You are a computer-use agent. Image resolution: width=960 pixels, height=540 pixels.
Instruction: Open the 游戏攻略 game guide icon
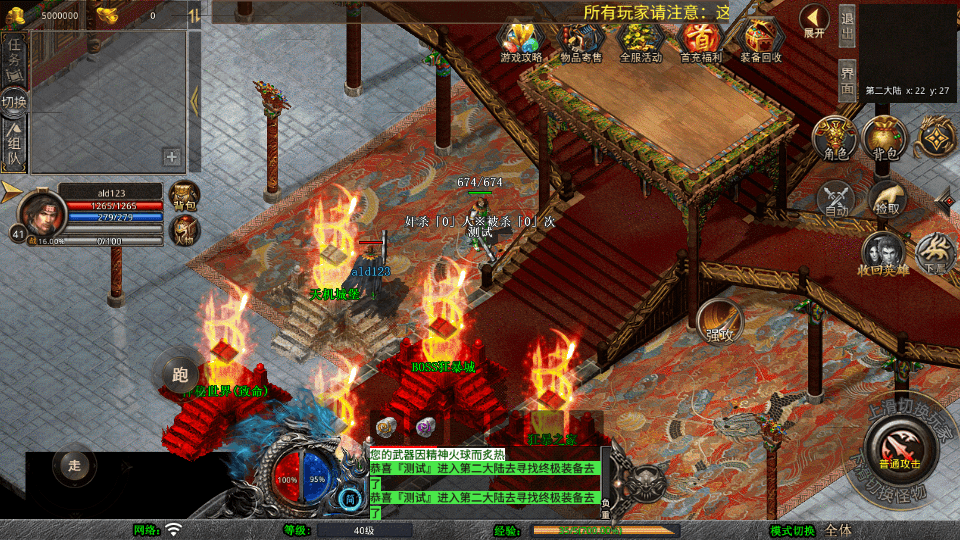point(521,41)
